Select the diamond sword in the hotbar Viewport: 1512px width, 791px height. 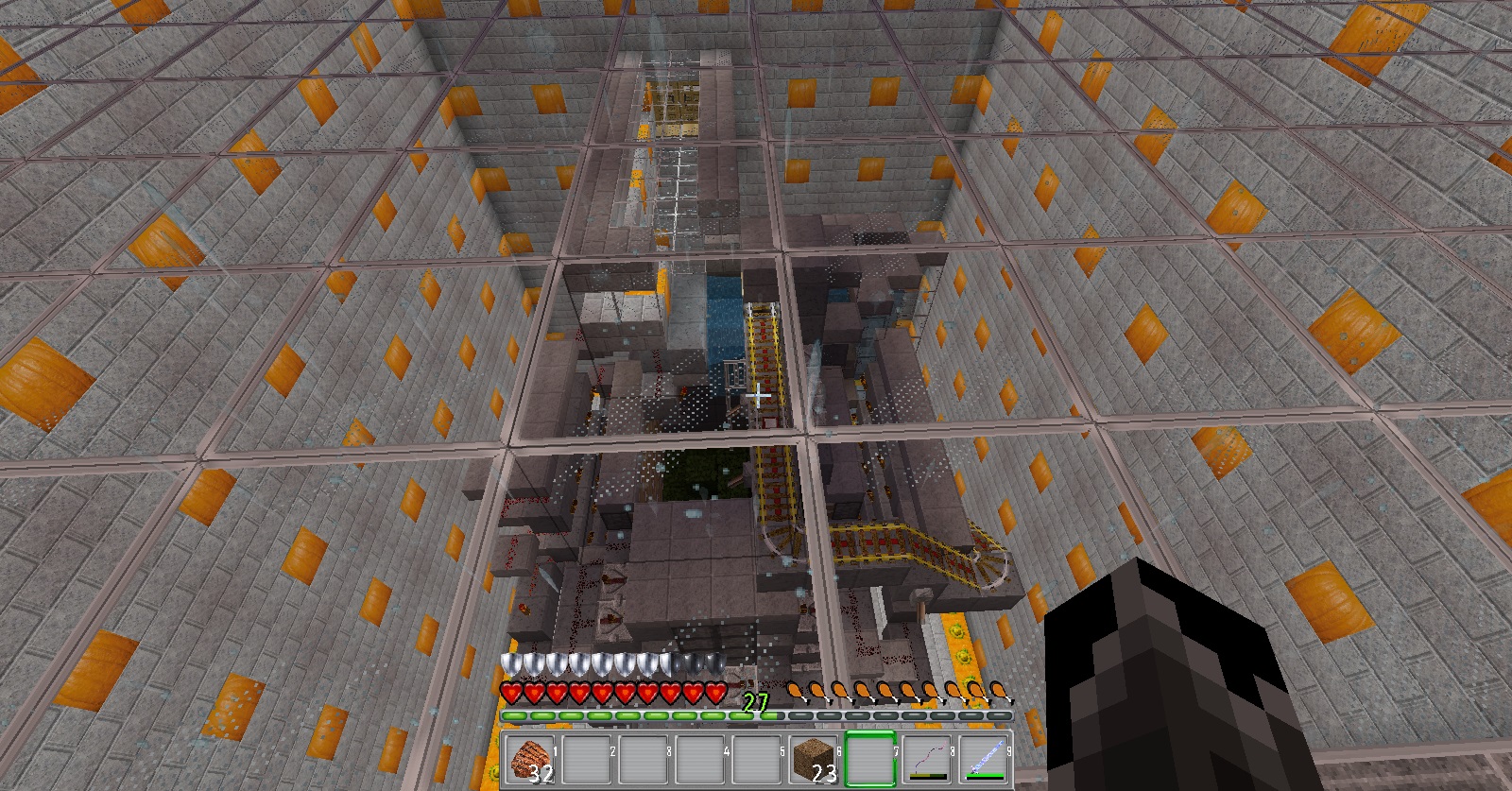click(x=984, y=759)
